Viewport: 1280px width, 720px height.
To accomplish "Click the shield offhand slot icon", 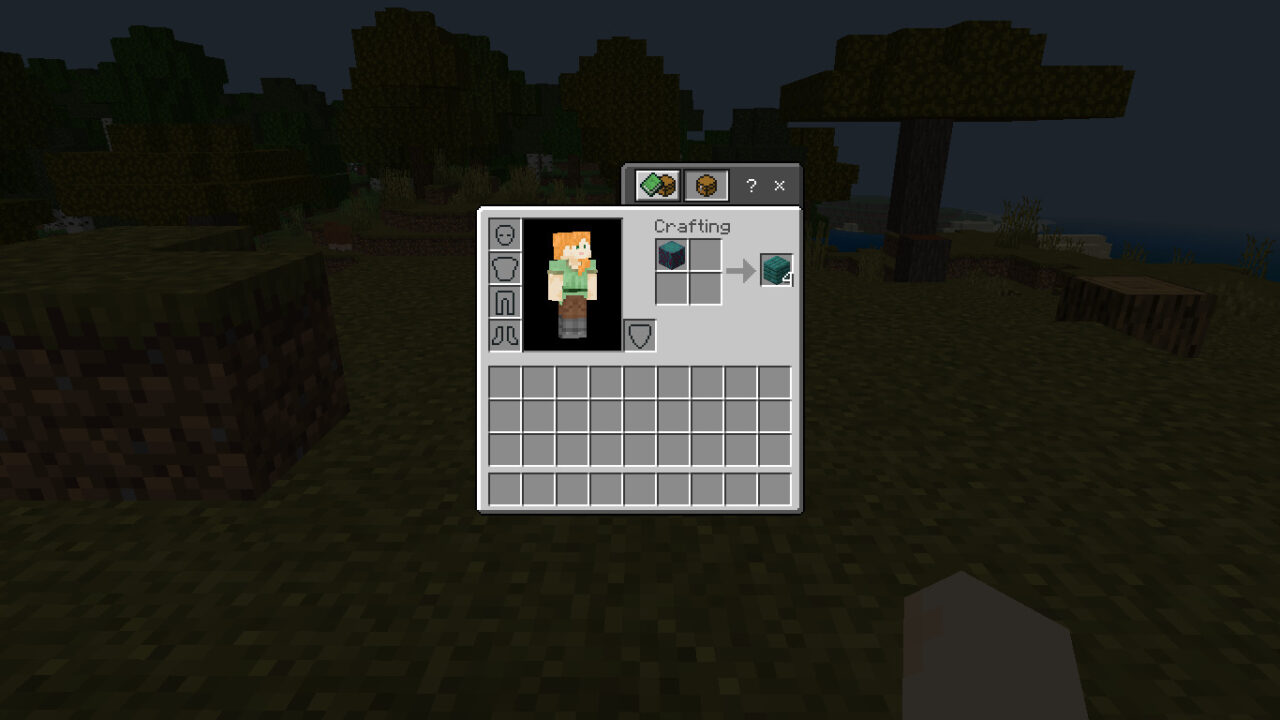I will coord(641,335).
